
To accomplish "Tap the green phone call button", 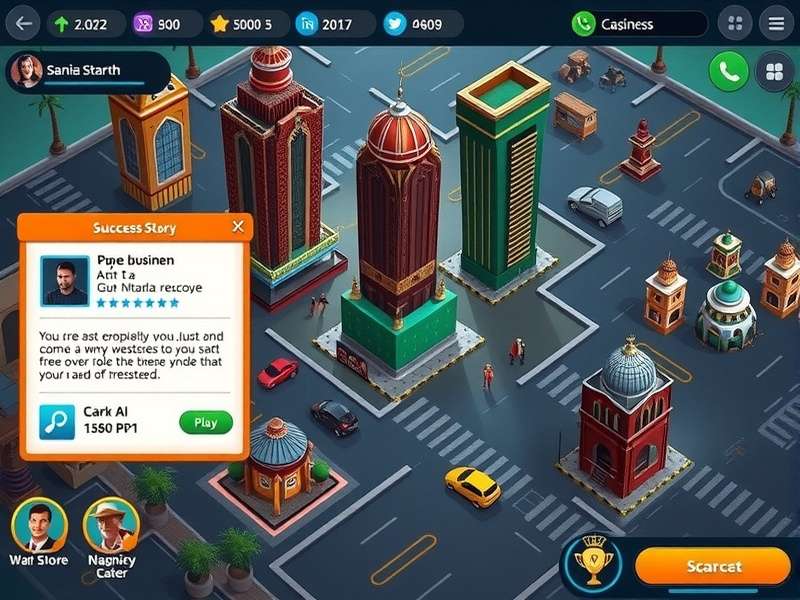I will (729, 71).
